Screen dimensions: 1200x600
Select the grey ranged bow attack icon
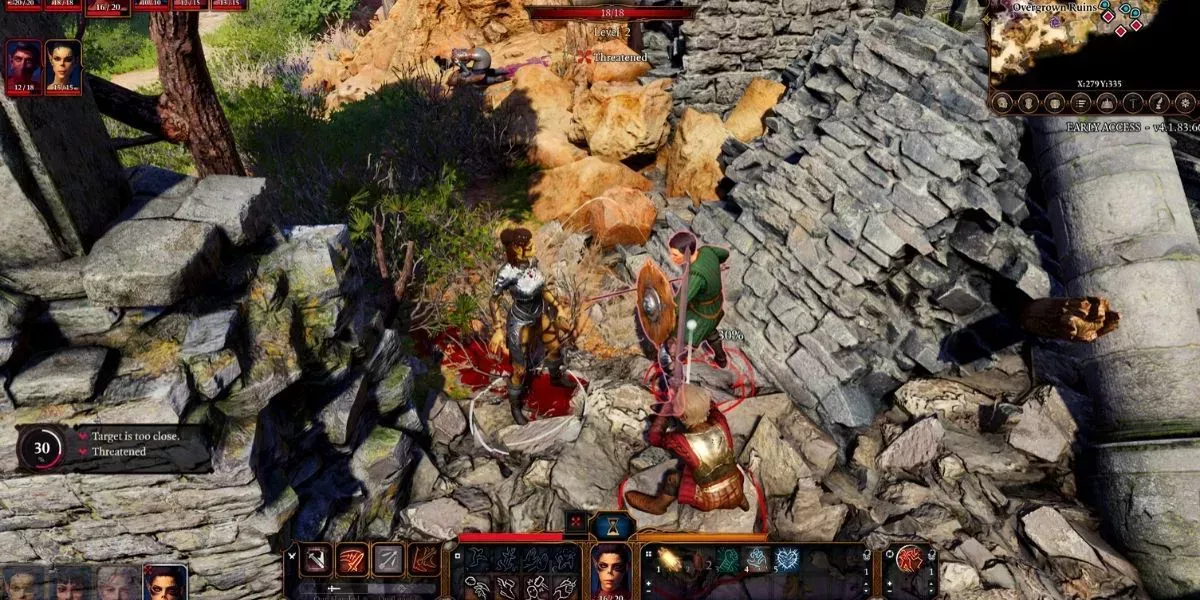click(x=388, y=559)
